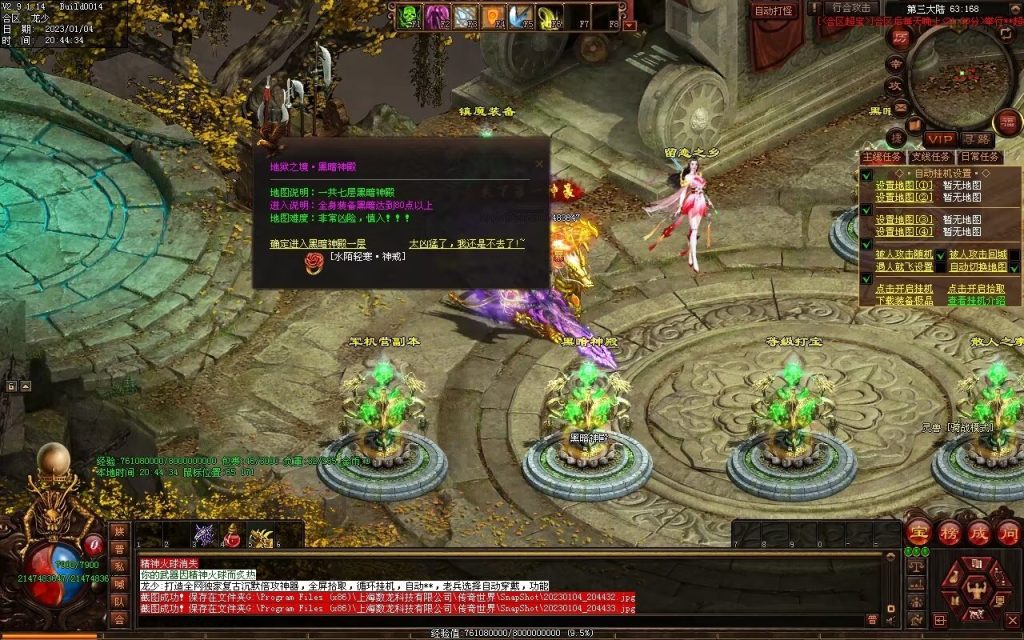This screenshot has height=640, width=1024.
Task: Click 点击开启挂机 to start auto-play
Action: (904, 288)
